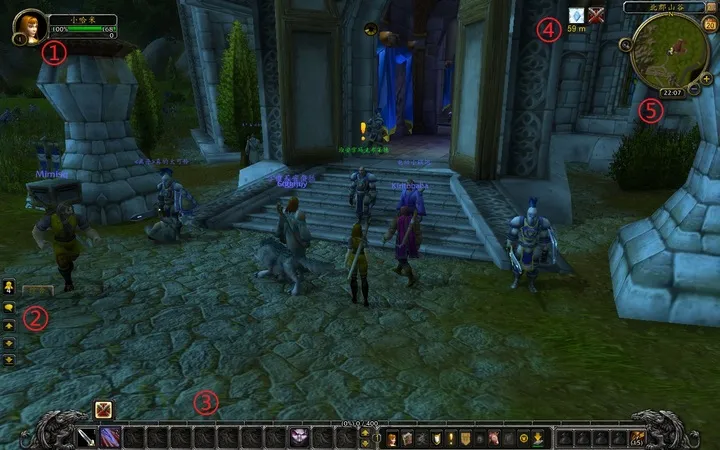Activate the sword attack ability slot
Viewport: 720px width, 450px height.
(86, 437)
